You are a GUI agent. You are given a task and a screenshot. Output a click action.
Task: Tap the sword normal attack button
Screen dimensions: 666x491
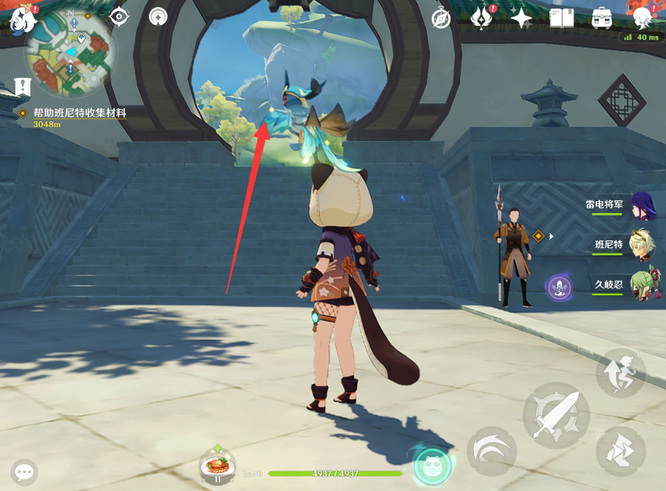556,415
